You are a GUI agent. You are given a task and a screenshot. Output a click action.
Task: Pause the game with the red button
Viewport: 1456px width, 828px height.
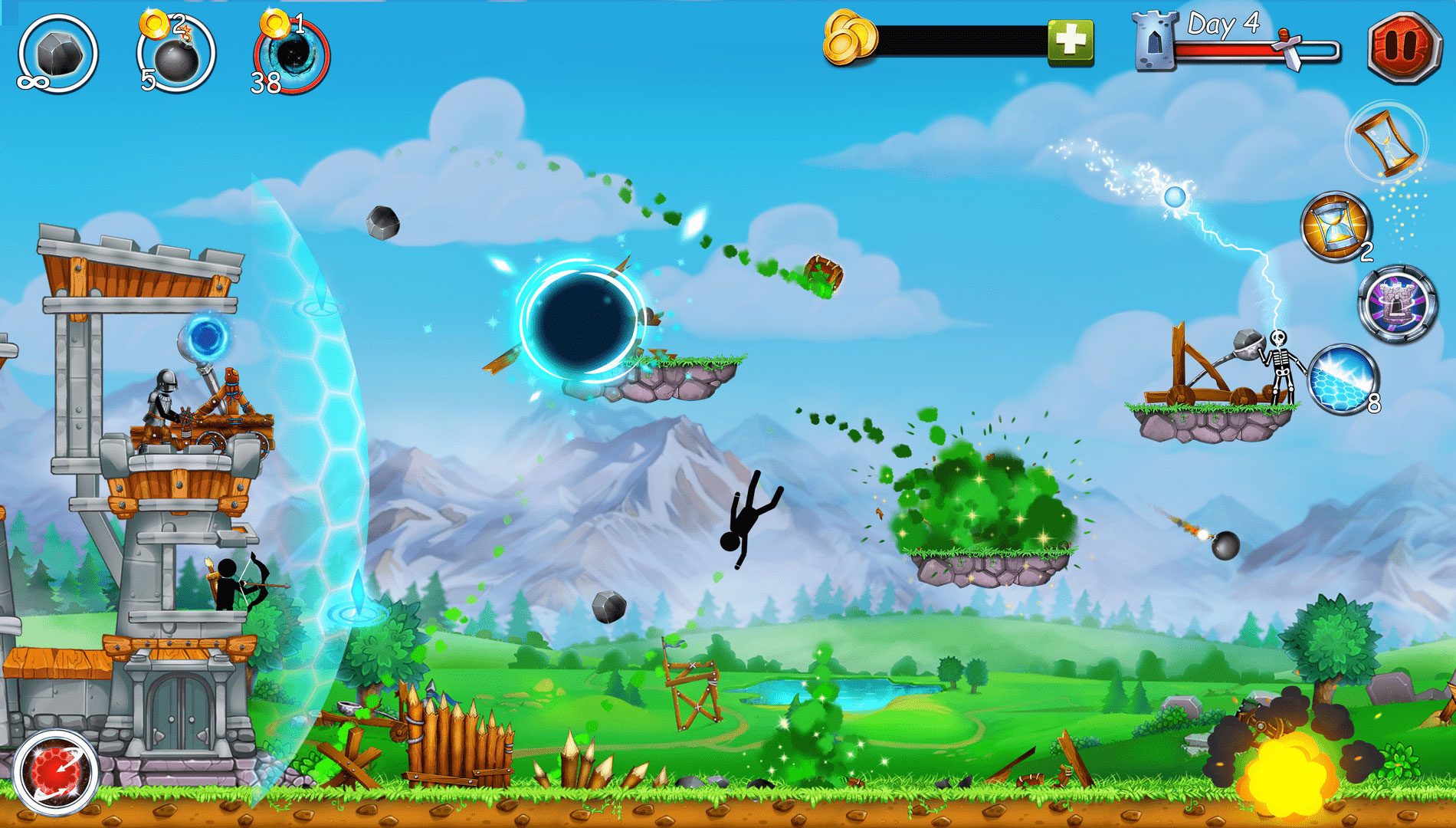click(1403, 46)
